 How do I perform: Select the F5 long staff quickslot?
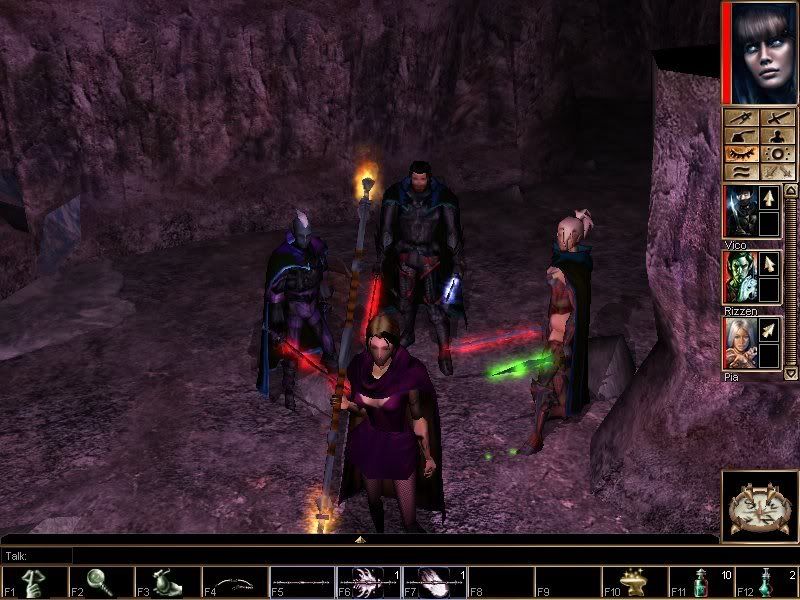click(x=303, y=582)
